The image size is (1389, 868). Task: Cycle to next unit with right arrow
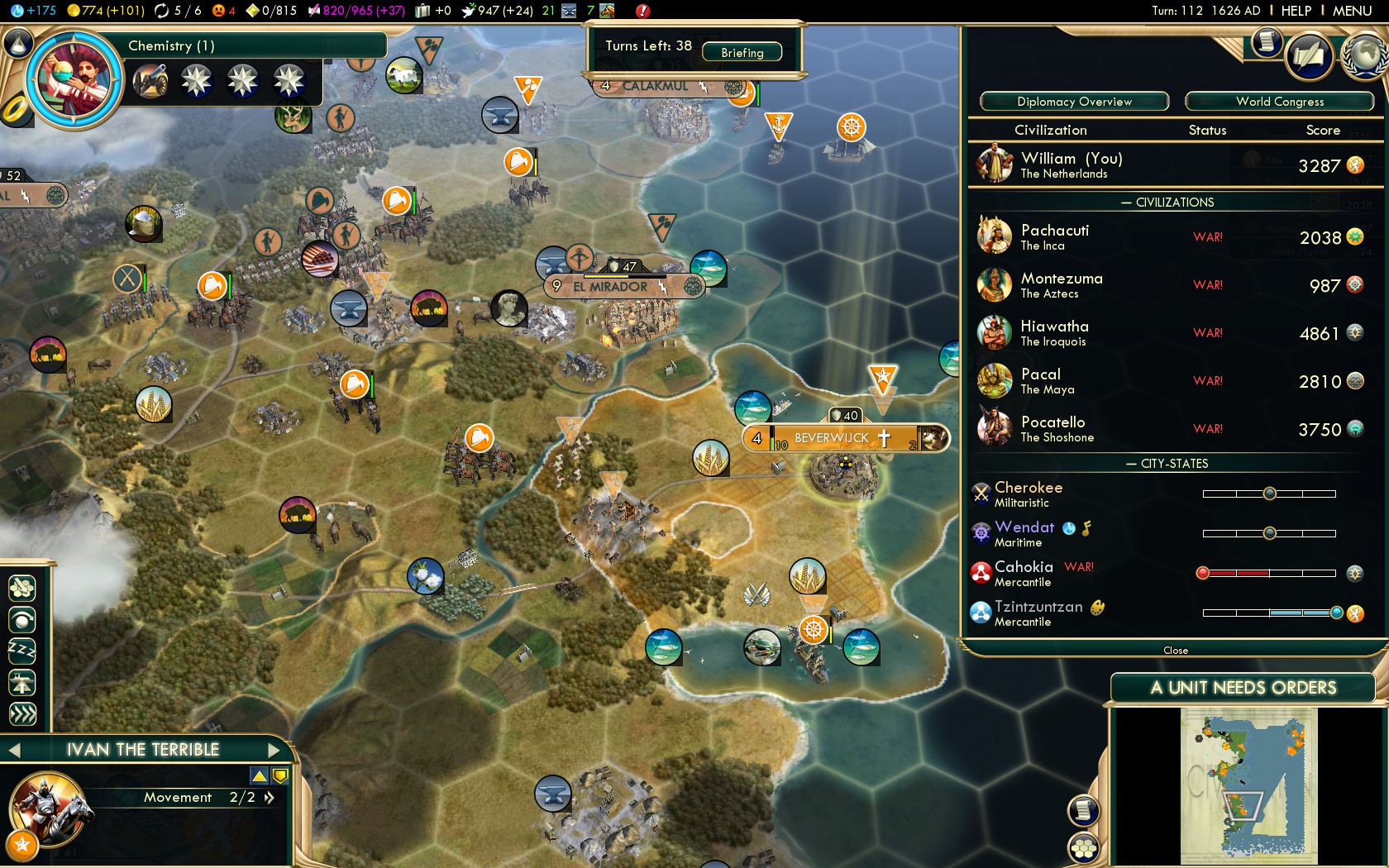pyautogui.click(x=274, y=750)
